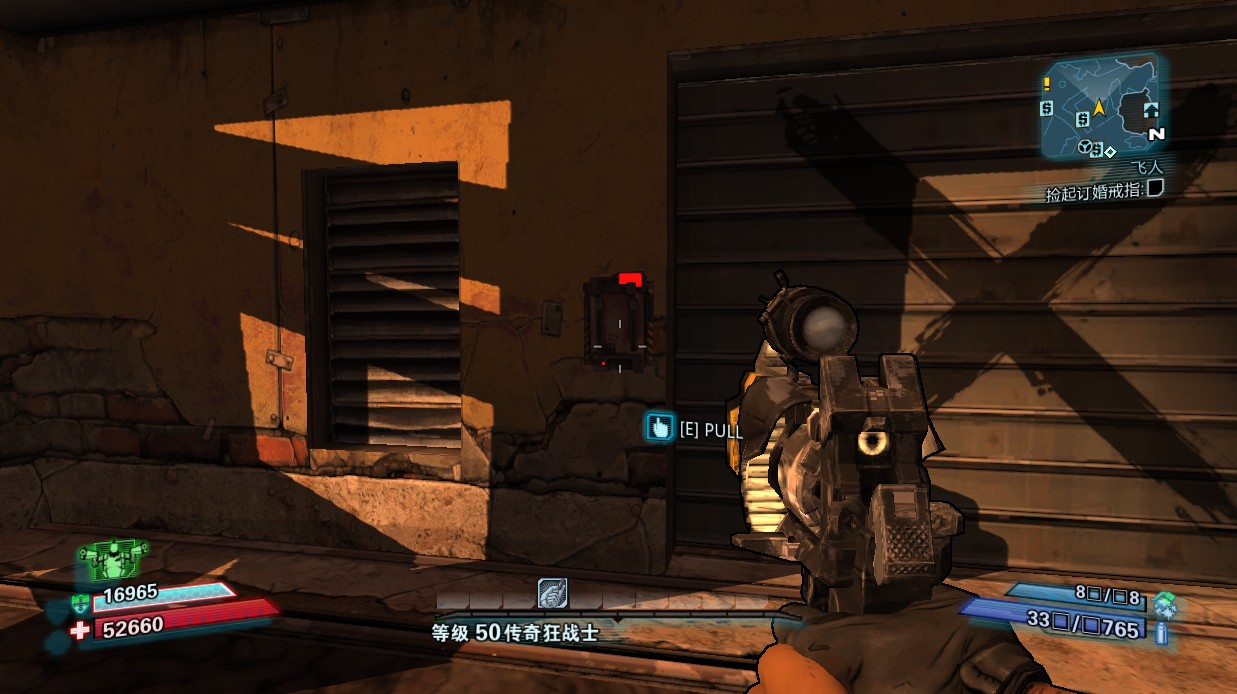1237x694 pixels.
Task: Activate the green action skill icon
Action: [113, 559]
